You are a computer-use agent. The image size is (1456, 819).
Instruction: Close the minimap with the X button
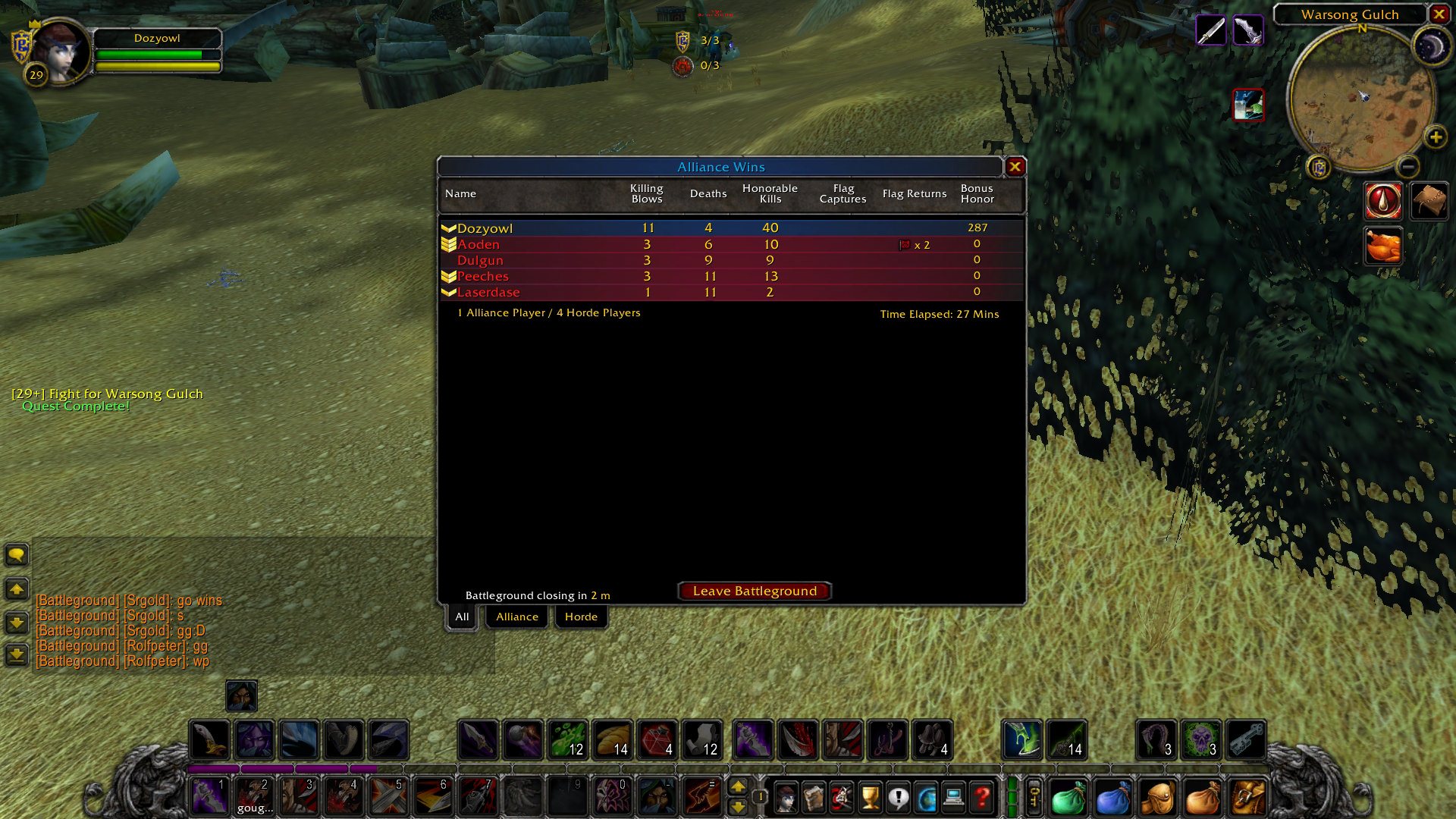[x=1439, y=14]
